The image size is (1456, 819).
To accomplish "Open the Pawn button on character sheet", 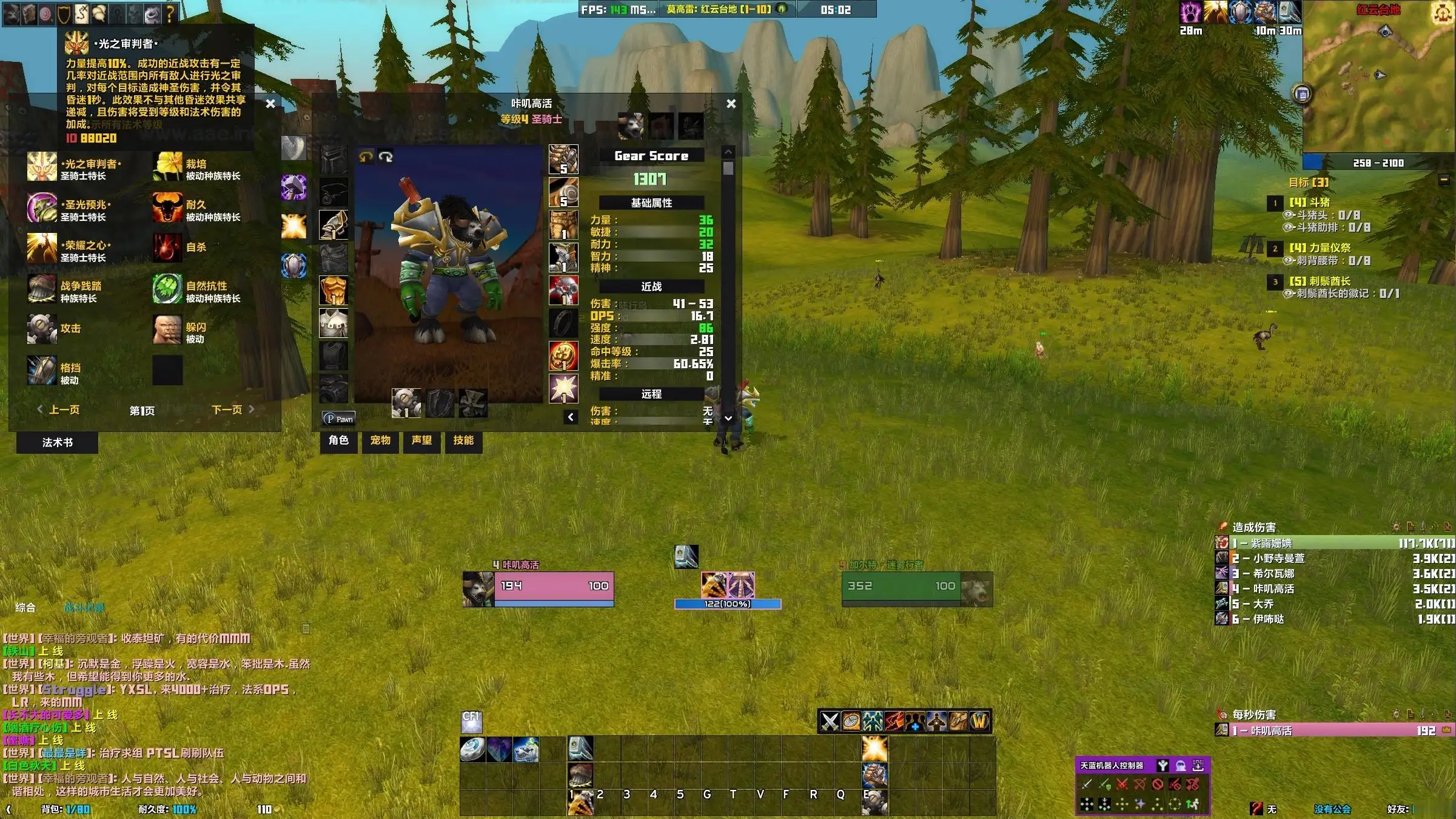I will click(338, 419).
